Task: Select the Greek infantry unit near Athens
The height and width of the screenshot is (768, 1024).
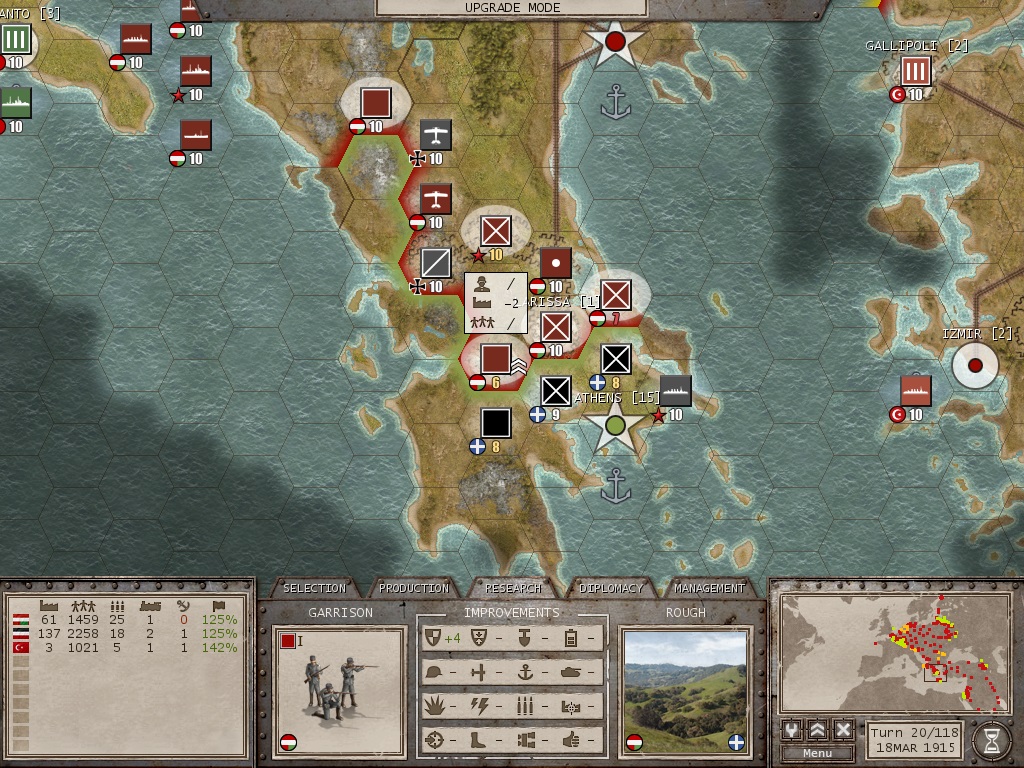Action: click(555, 391)
